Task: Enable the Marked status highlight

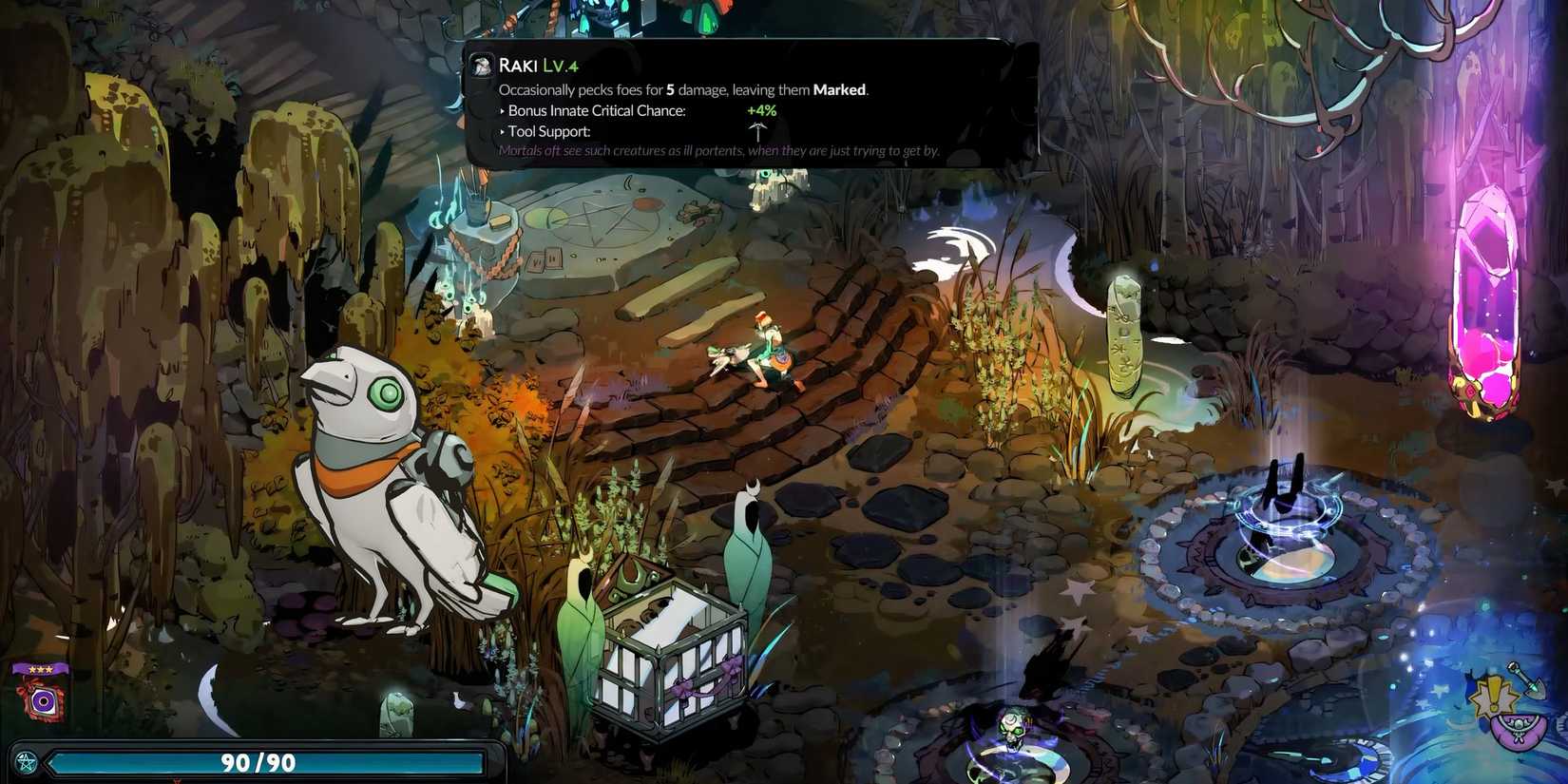Action: pyautogui.click(x=839, y=89)
